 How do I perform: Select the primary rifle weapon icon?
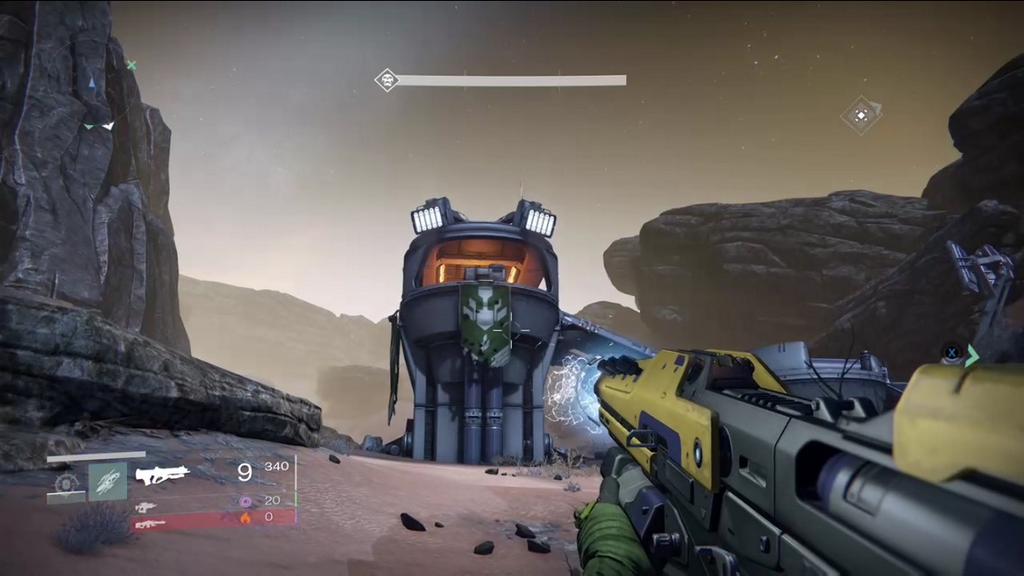[162, 475]
